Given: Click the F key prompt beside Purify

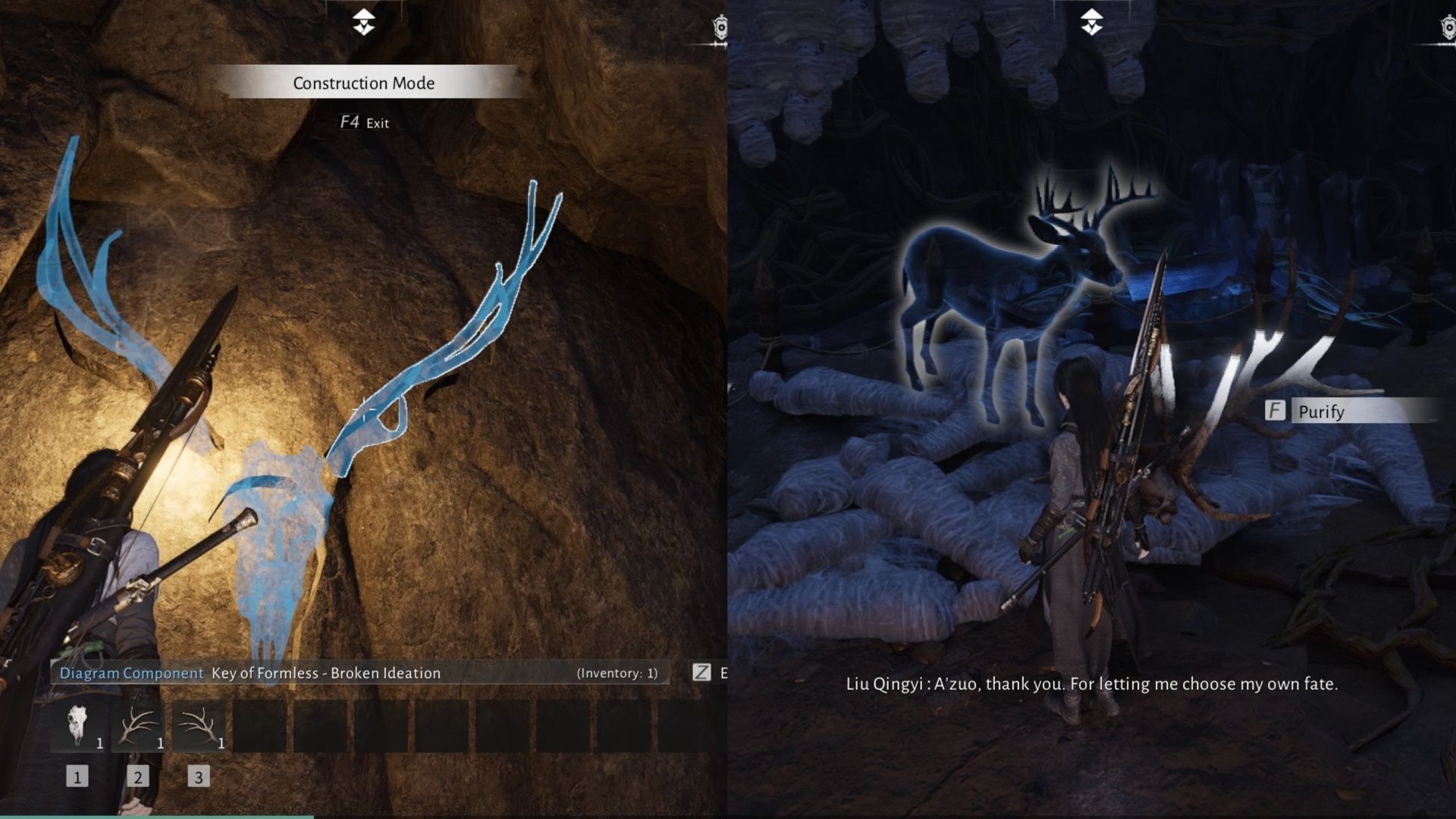Looking at the screenshot, I should point(1277,413).
